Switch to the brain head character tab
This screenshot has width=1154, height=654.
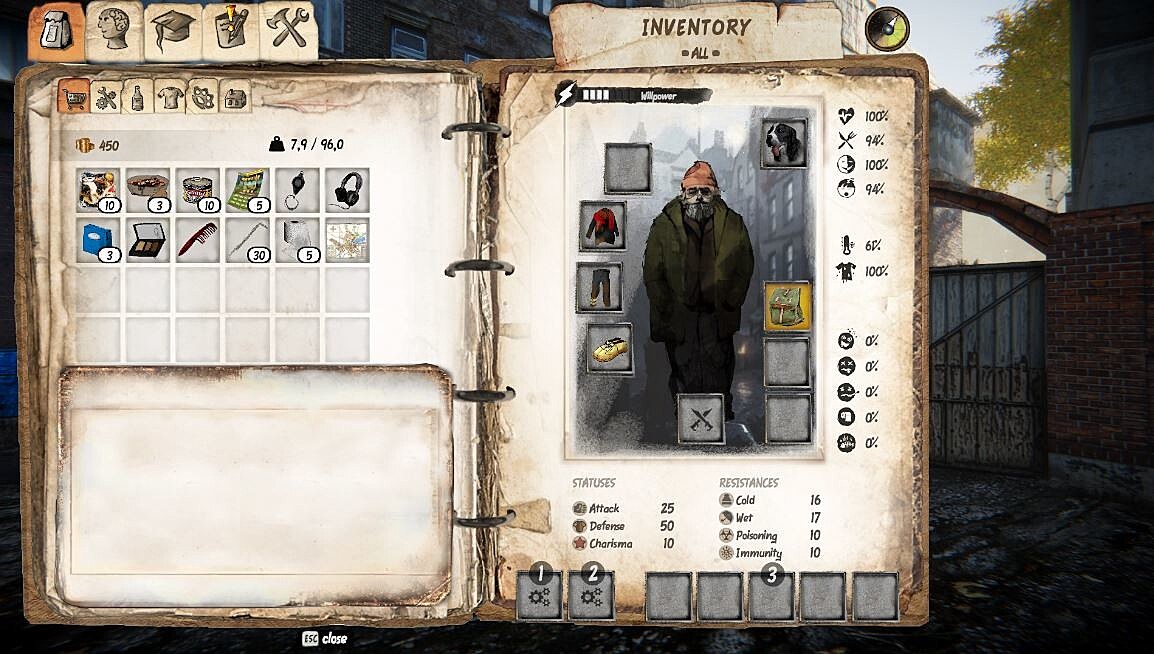click(x=114, y=31)
